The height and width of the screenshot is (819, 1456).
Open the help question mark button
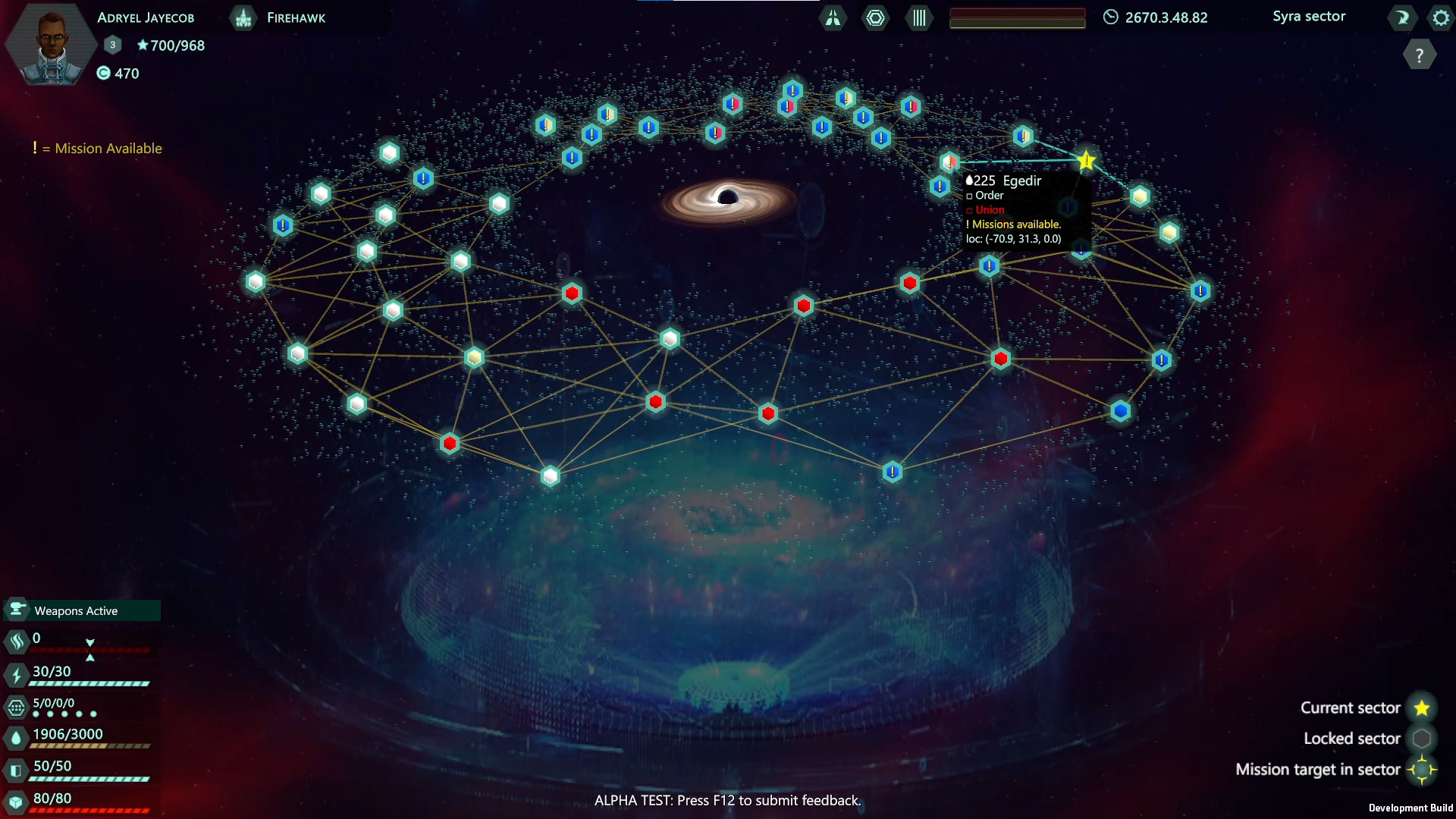click(1420, 54)
